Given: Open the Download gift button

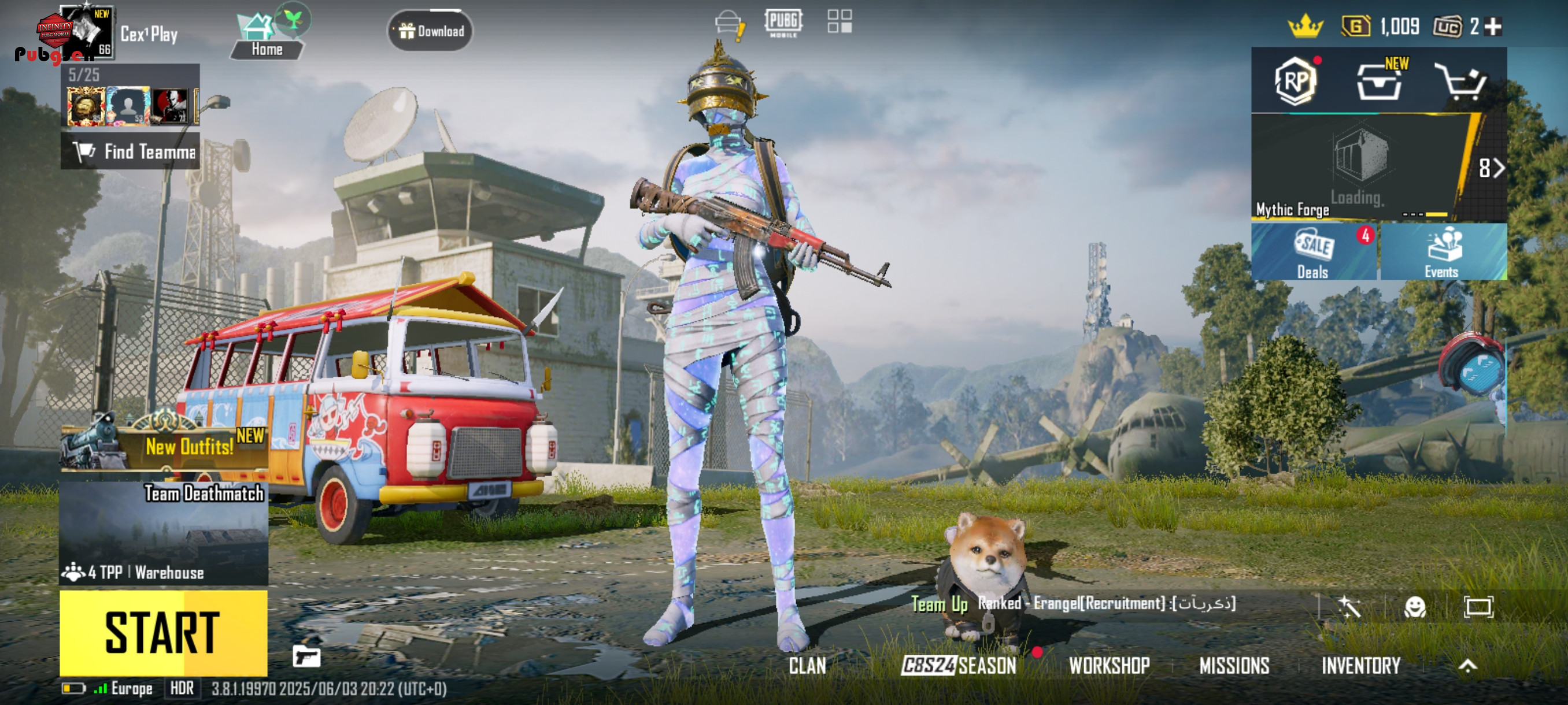Looking at the screenshot, I should tap(430, 31).
